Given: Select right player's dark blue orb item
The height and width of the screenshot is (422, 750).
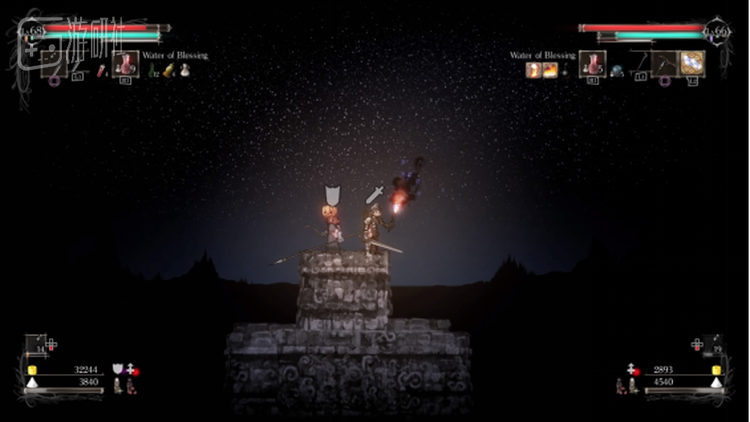Looking at the screenshot, I should [618, 69].
